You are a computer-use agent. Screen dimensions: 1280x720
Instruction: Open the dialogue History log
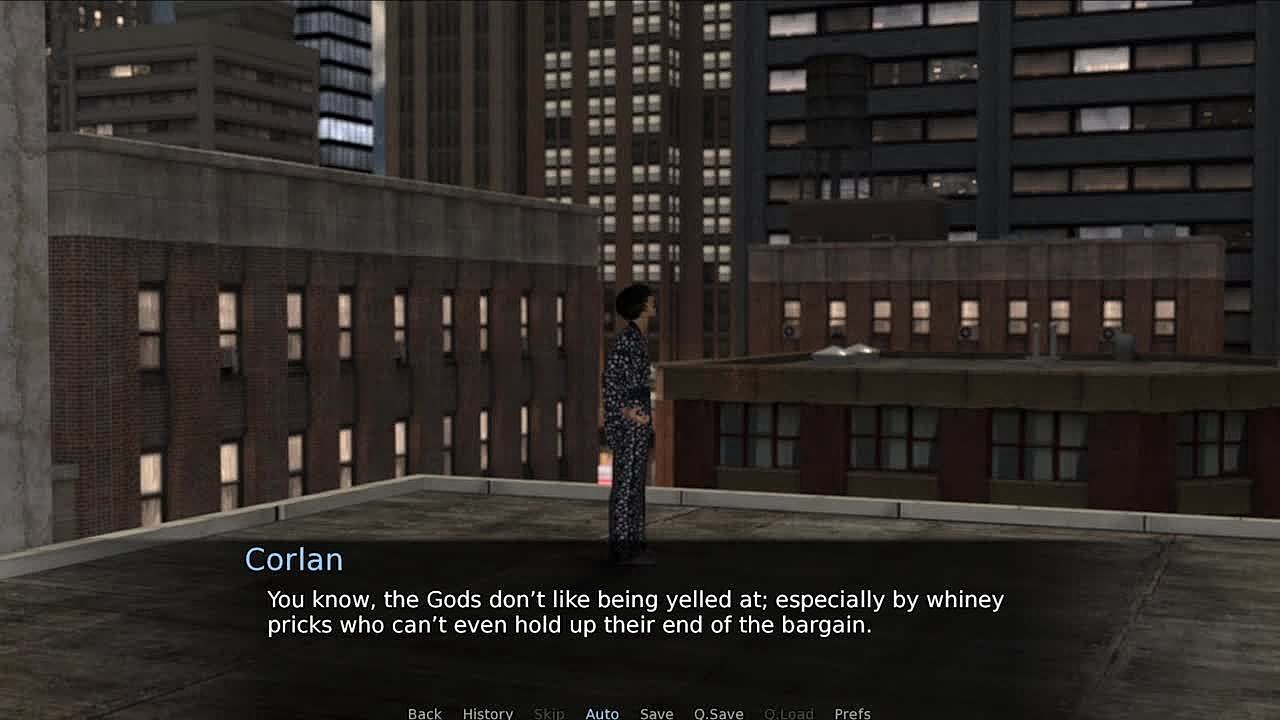pyautogui.click(x=487, y=713)
